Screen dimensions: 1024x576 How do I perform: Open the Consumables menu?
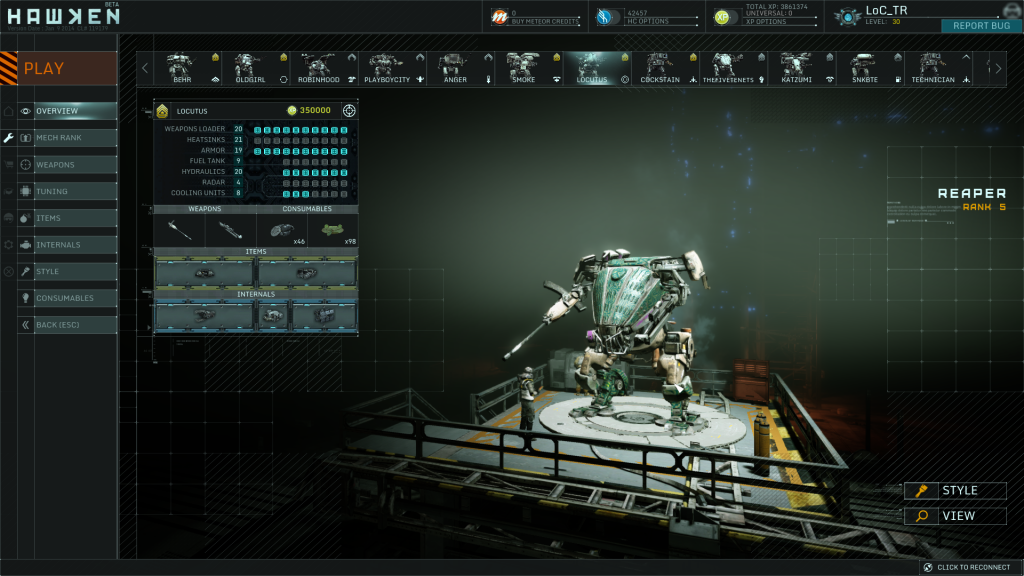point(67,298)
